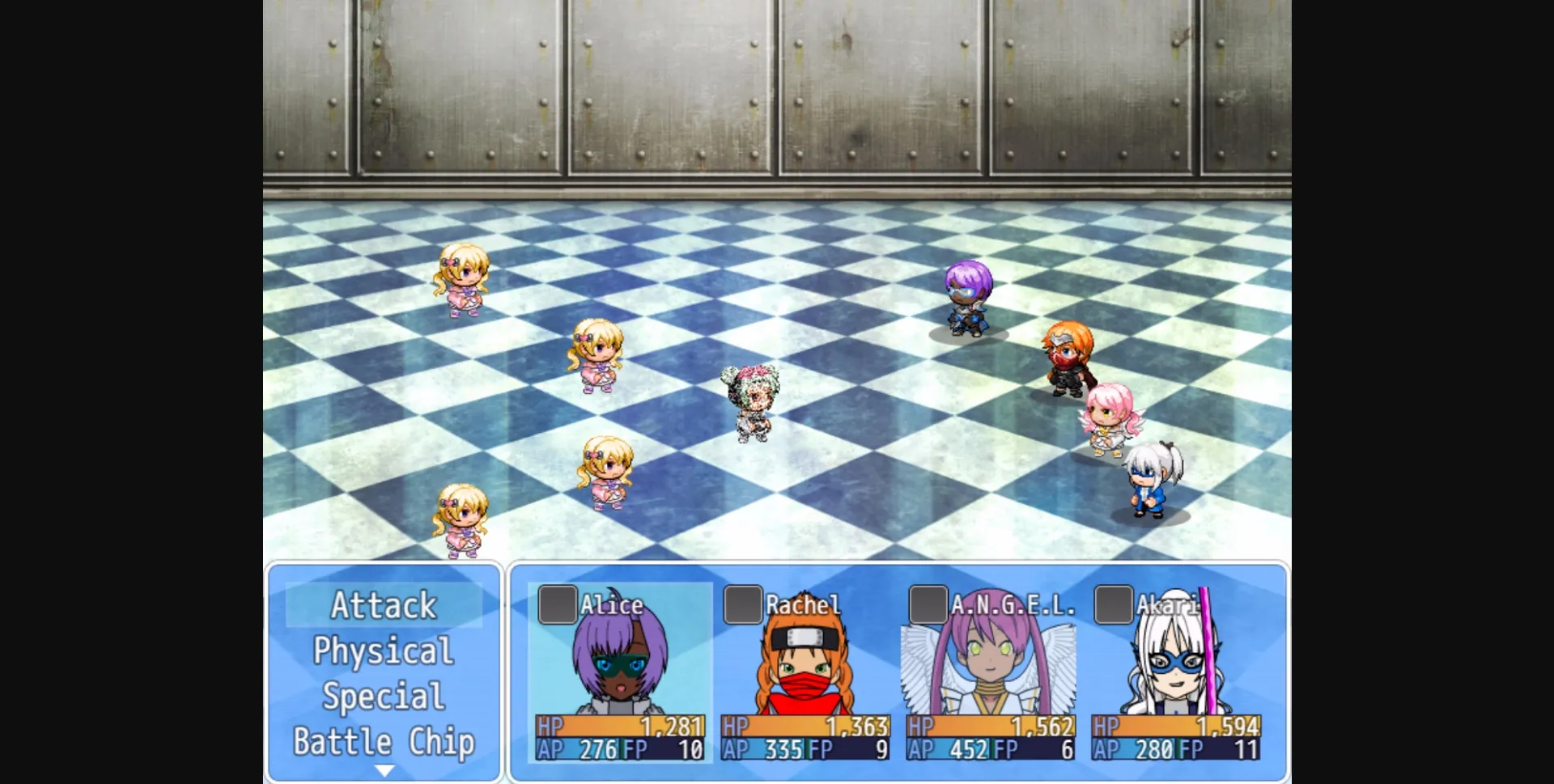Image resolution: width=1554 pixels, height=784 pixels.
Task: Click Alice's HP gauge
Action: pos(618,727)
